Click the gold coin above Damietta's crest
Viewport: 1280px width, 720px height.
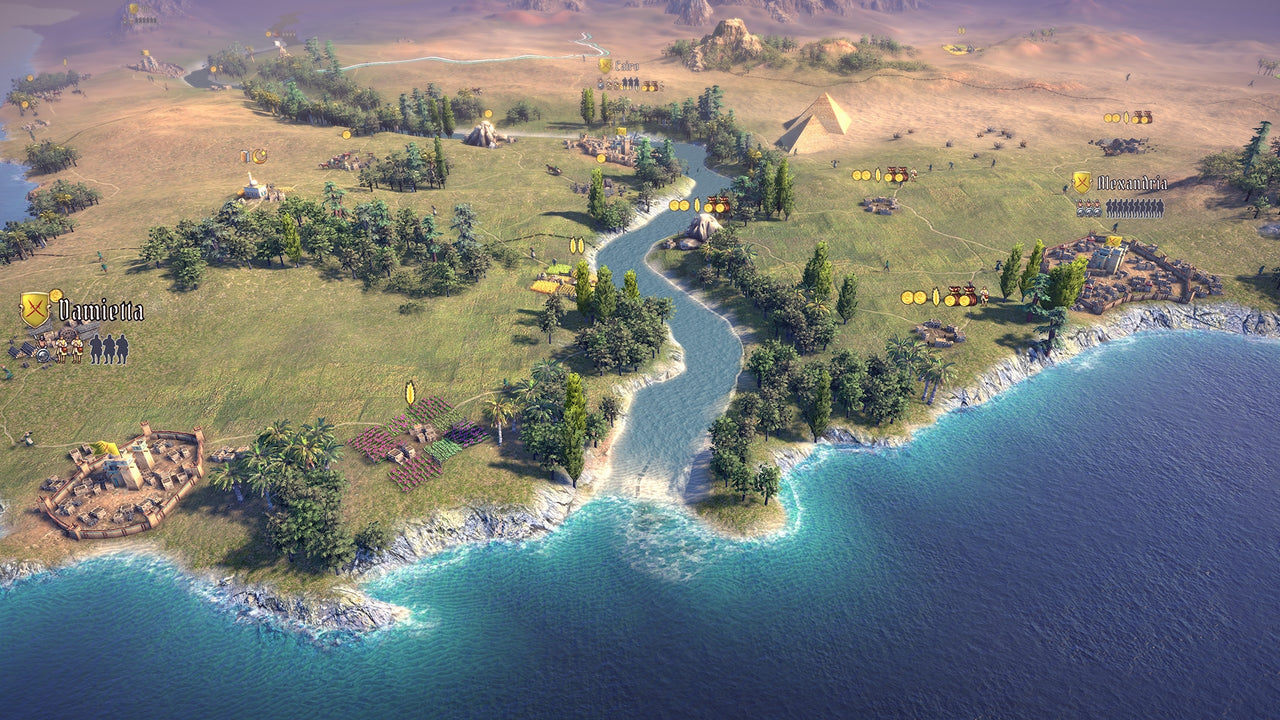click(x=56, y=296)
